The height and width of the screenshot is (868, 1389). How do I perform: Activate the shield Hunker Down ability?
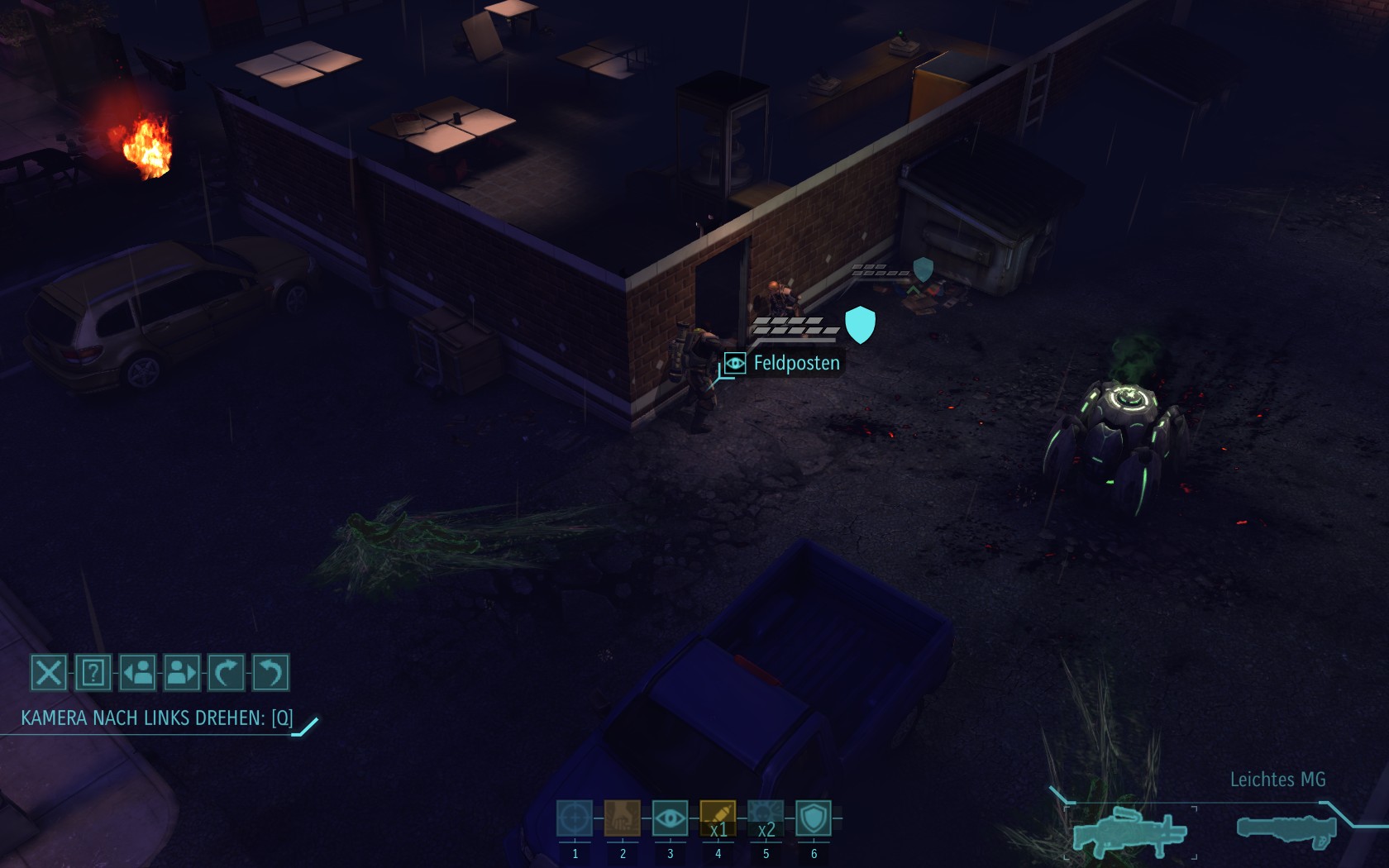tap(814, 818)
